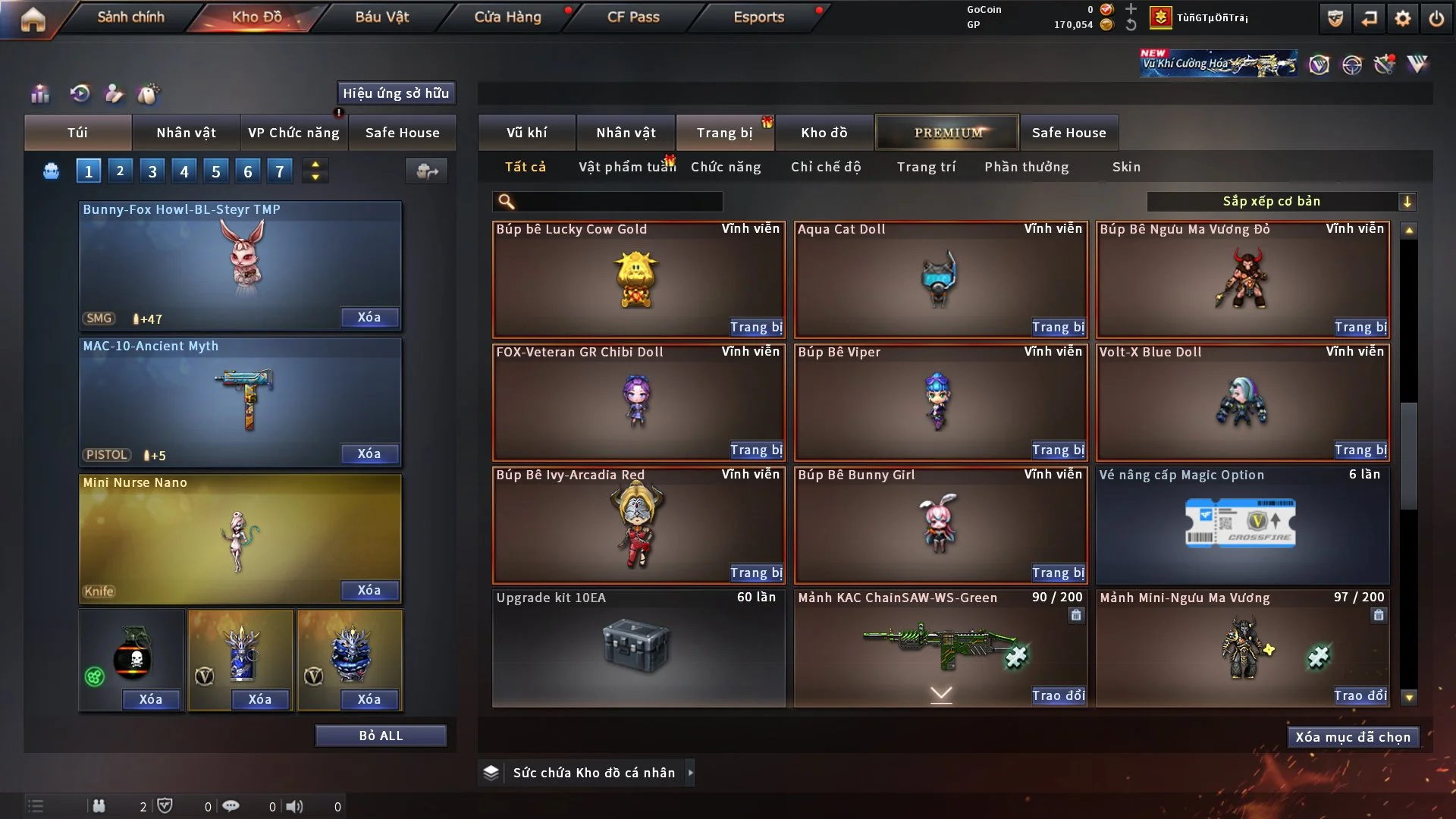Click the power exit icon

tap(1436, 18)
